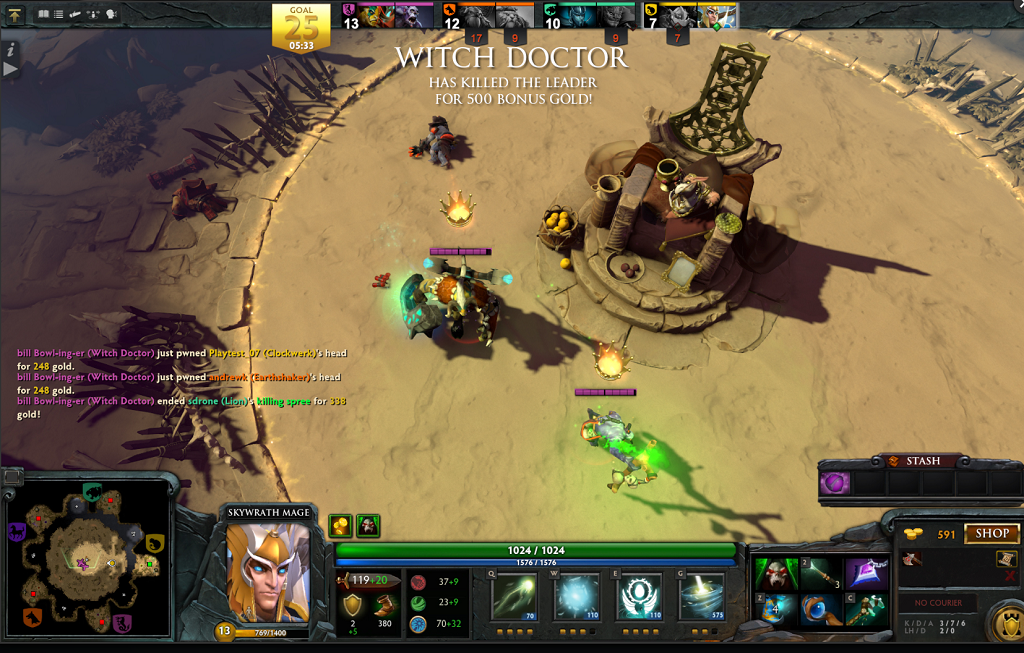The width and height of the screenshot is (1024, 653).
Task: Use the Ancient Seal ability on E
Action: click(637, 596)
